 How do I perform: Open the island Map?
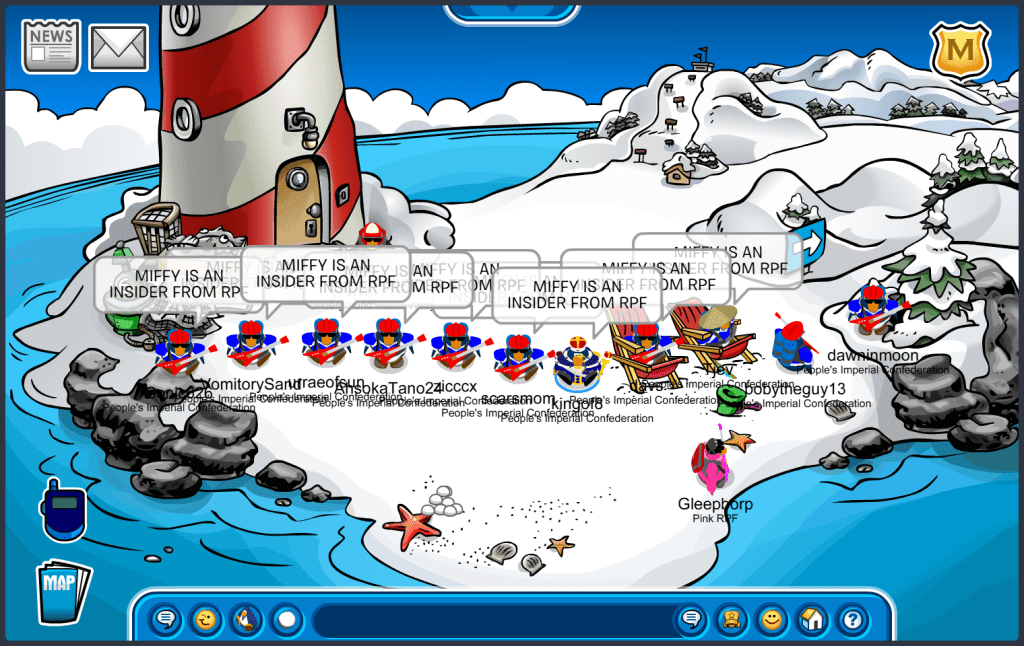pos(62,591)
